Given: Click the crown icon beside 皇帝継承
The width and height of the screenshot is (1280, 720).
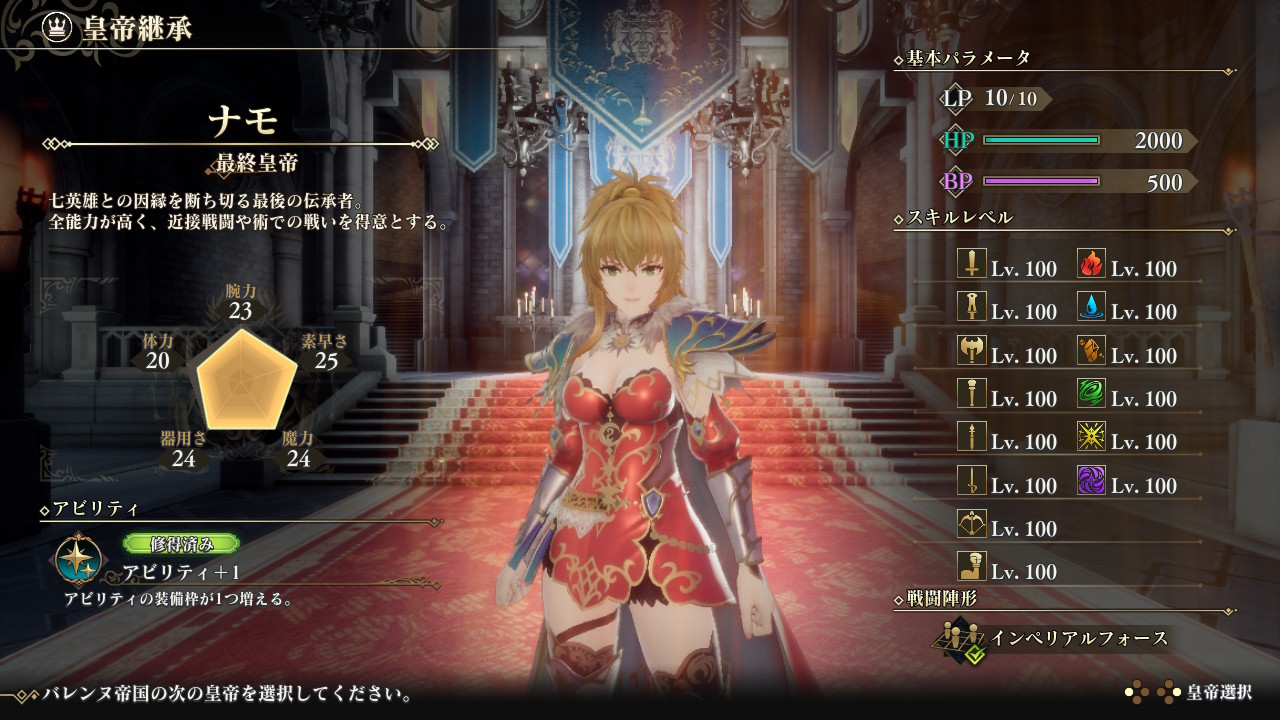Looking at the screenshot, I should coord(58,27).
